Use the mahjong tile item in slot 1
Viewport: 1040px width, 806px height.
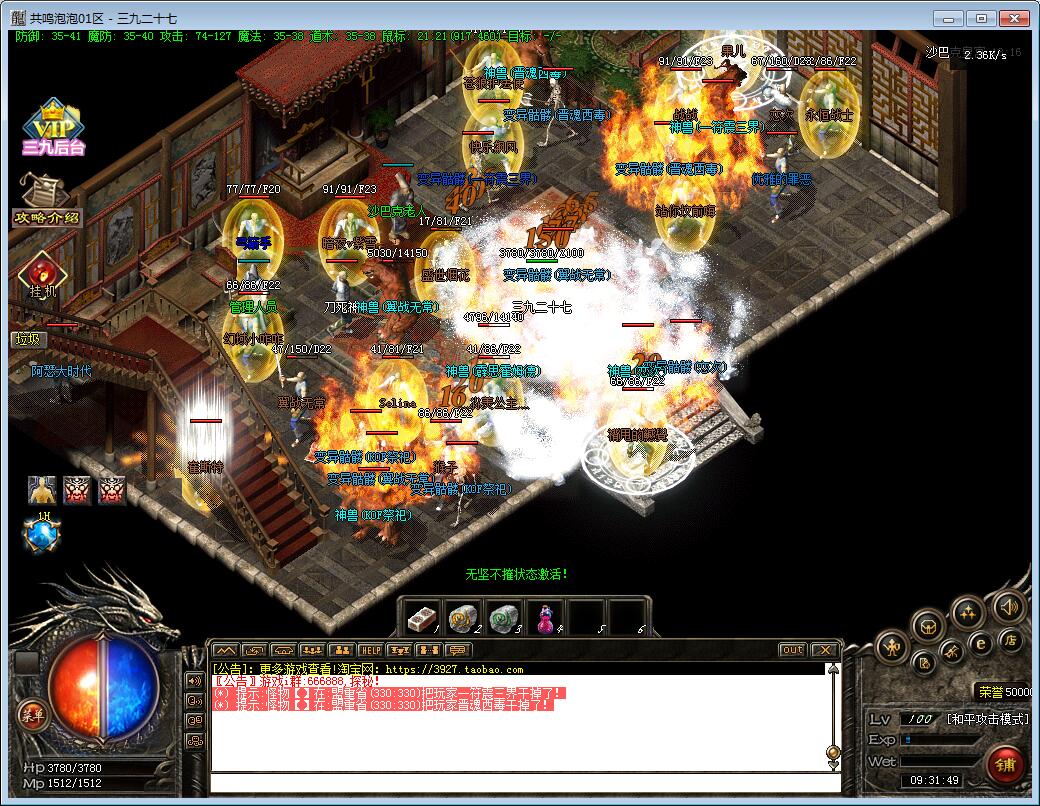tap(420, 619)
